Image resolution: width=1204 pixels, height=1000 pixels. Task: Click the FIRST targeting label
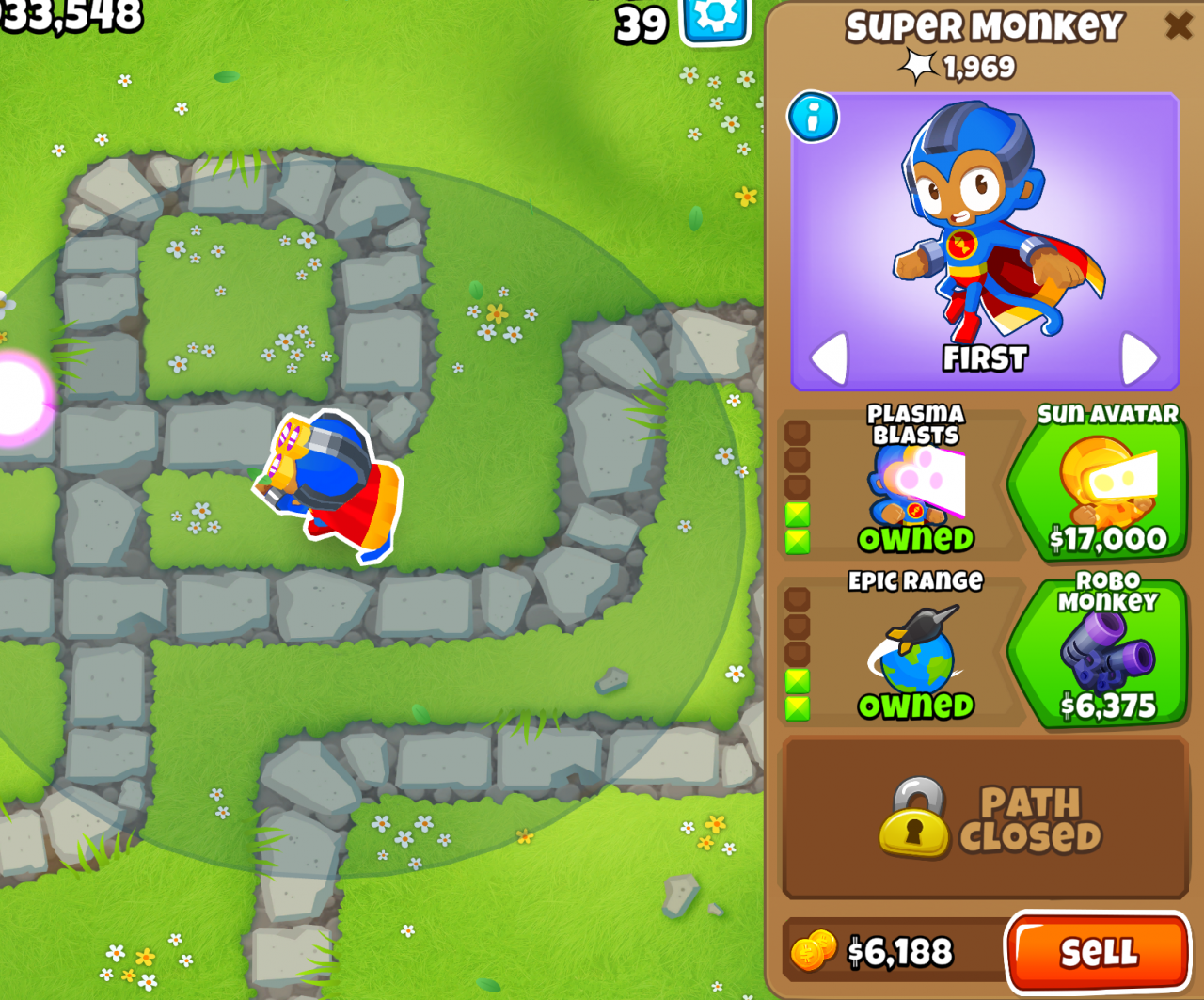pos(984,358)
